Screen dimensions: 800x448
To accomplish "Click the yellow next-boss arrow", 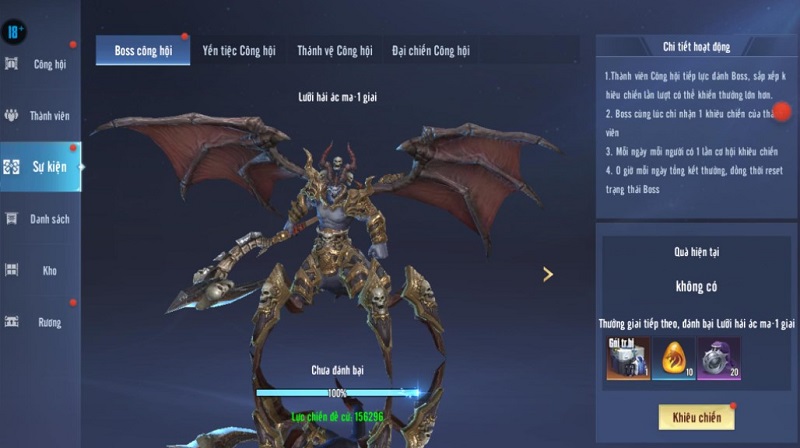I will tap(548, 274).
